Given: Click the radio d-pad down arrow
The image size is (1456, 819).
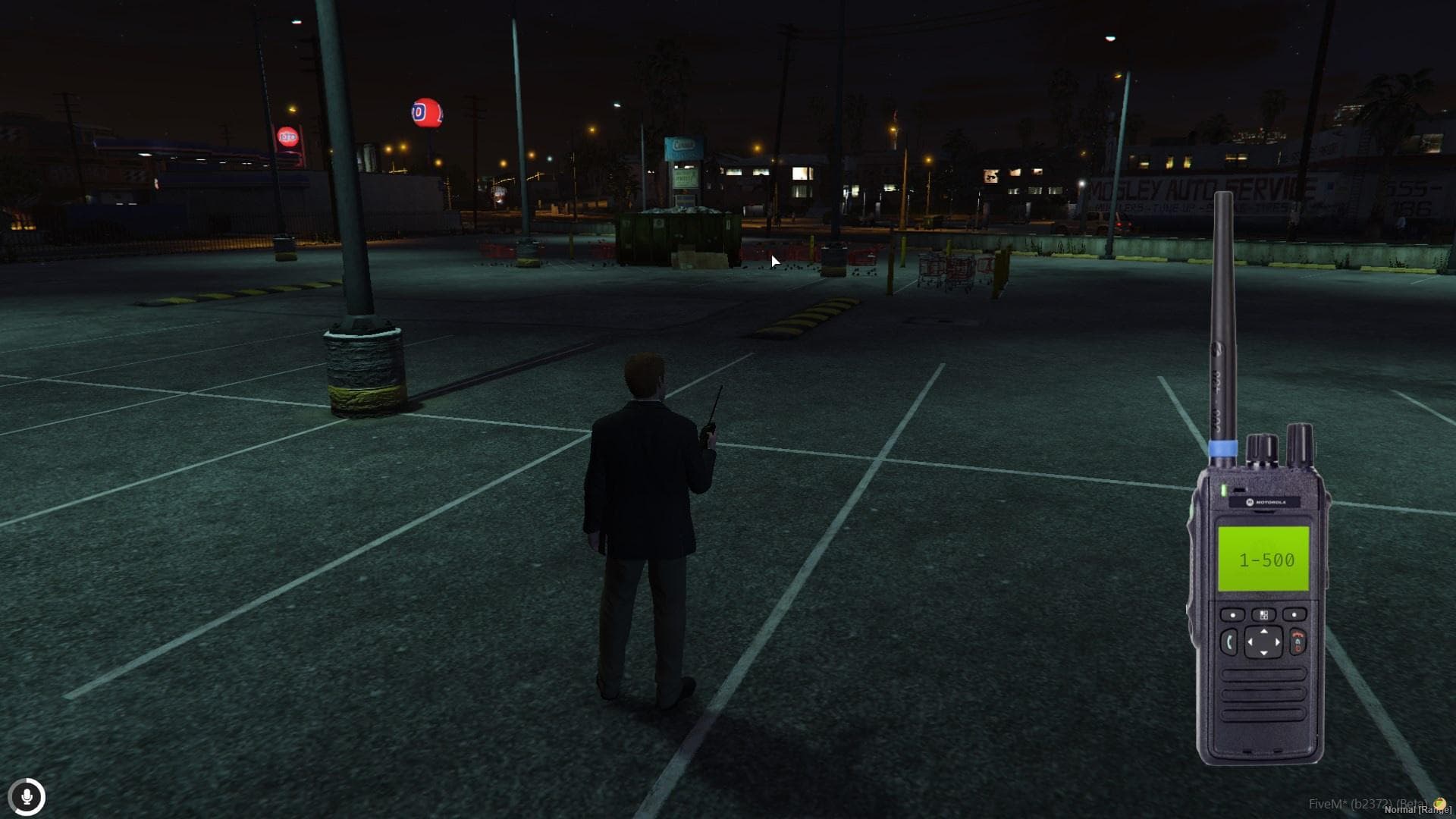Looking at the screenshot, I should tap(1263, 654).
